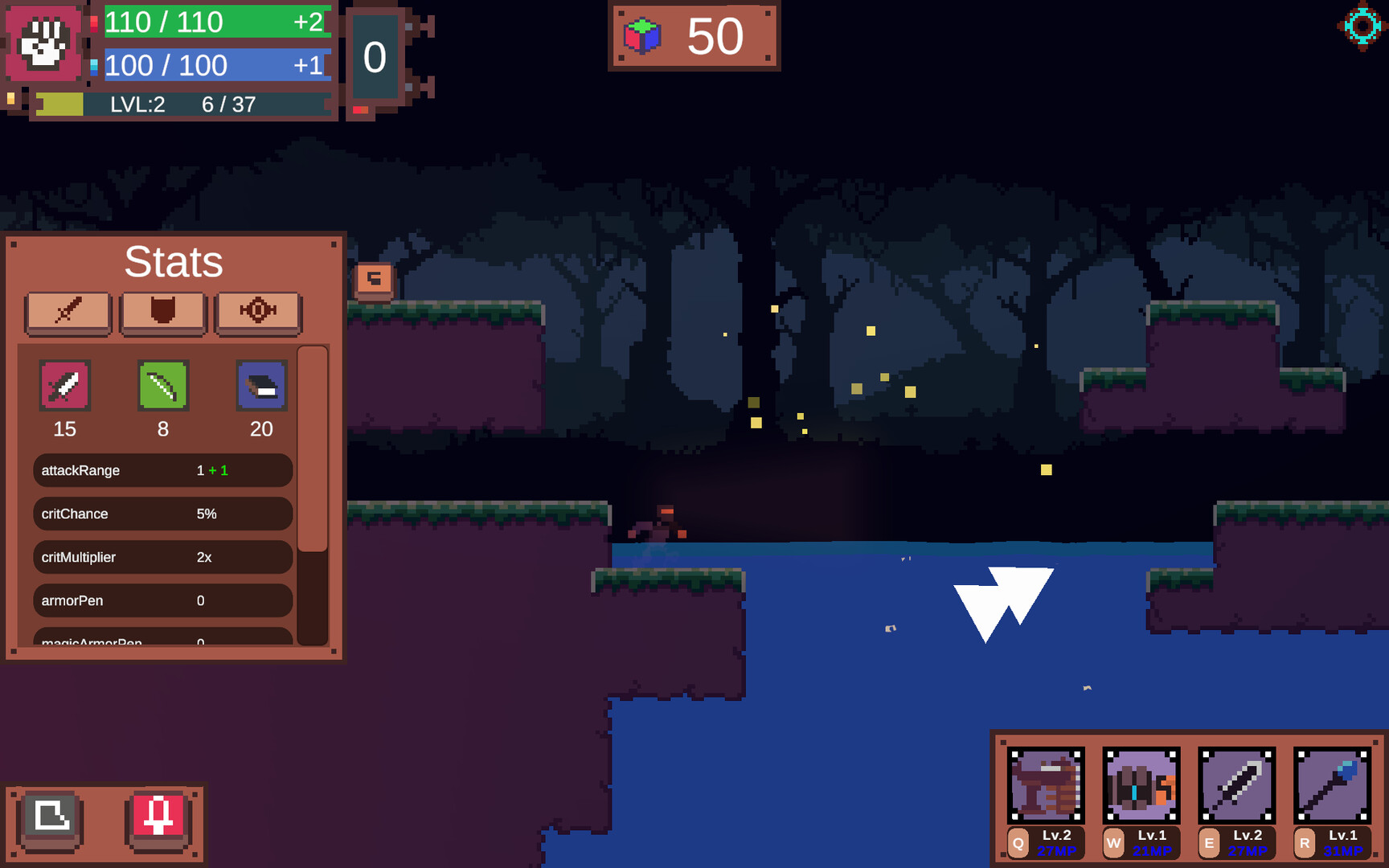Image resolution: width=1389 pixels, height=868 pixels.
Task: Toggle the gray map button bottom left
Action: 50,821
